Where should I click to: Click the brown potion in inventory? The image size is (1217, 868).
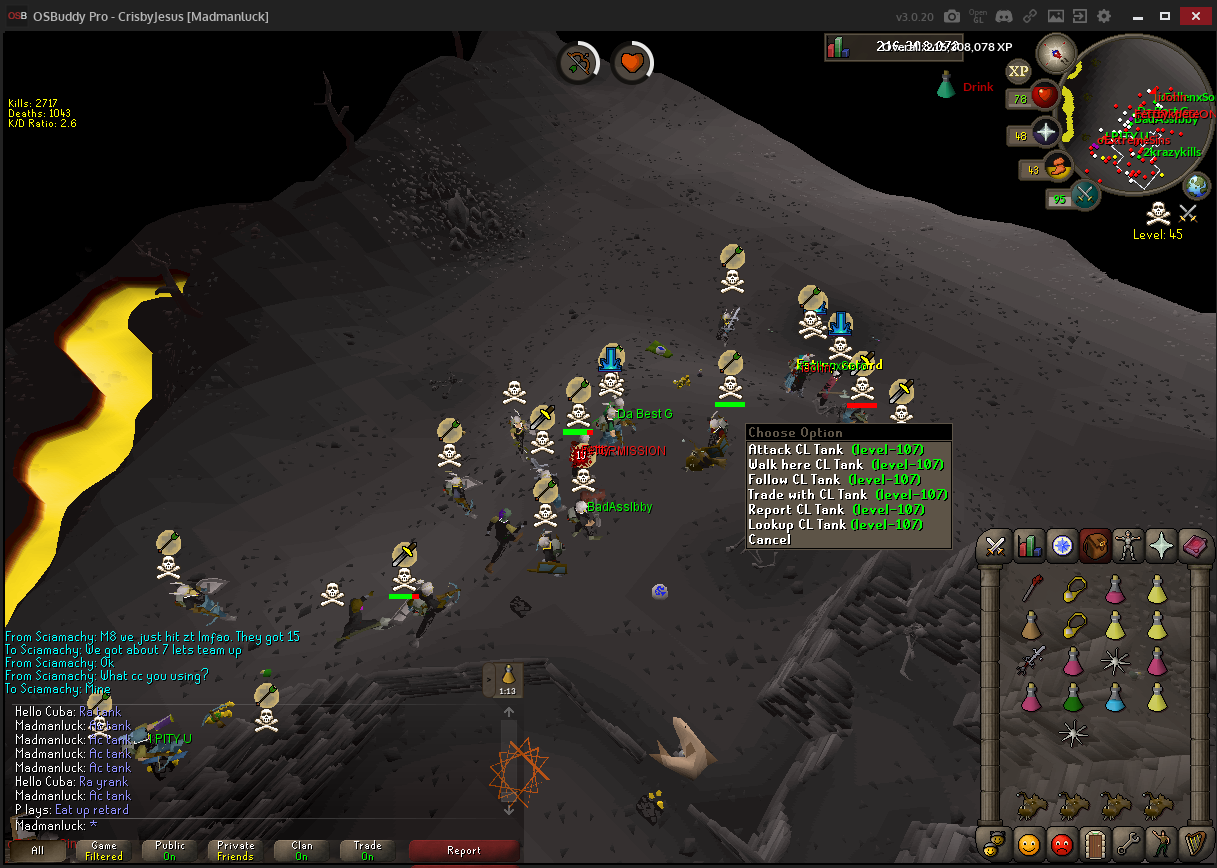[x=1031, y=626]
